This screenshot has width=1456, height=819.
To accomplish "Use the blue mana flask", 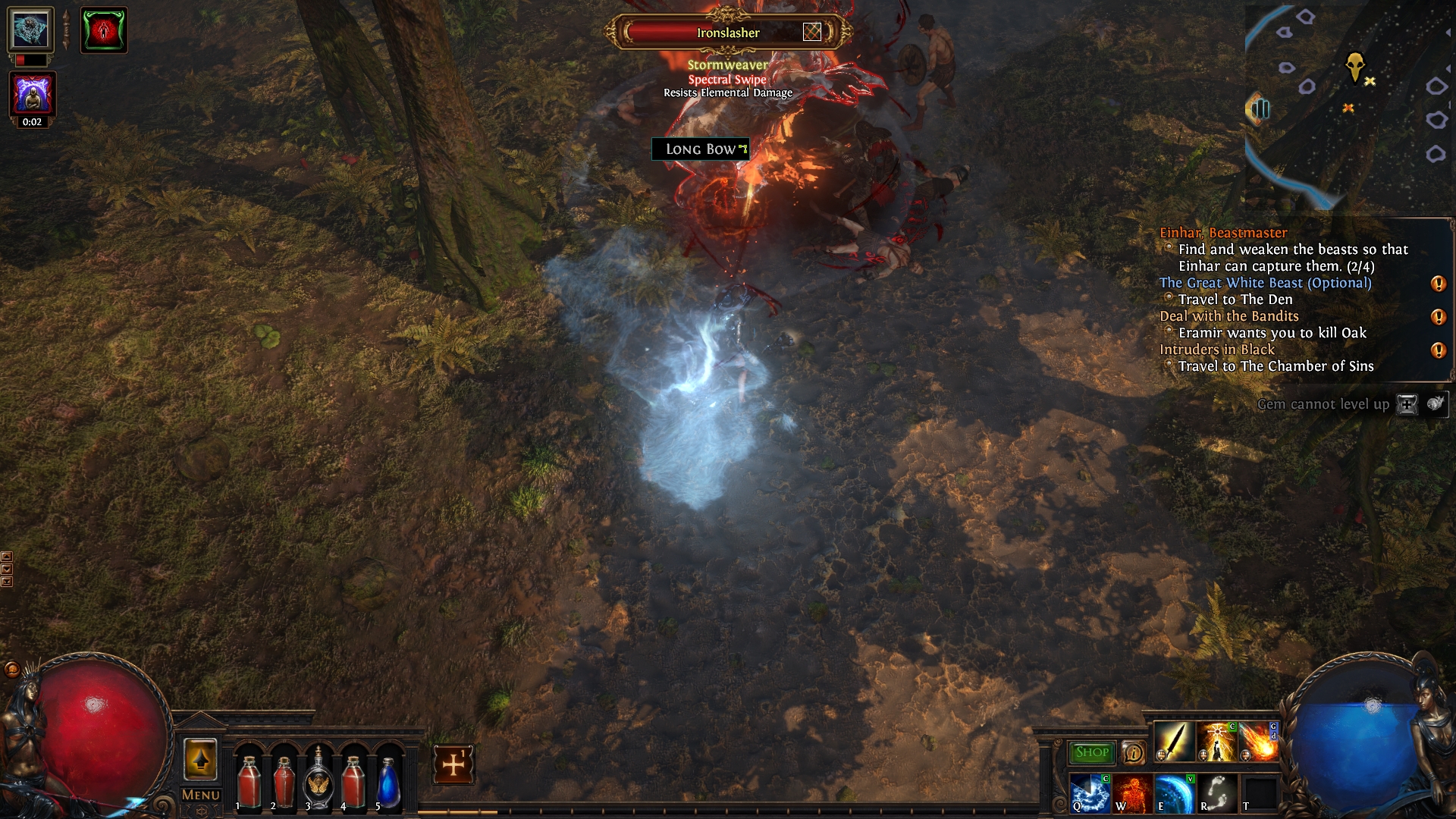I will click(x=388, y=781).
